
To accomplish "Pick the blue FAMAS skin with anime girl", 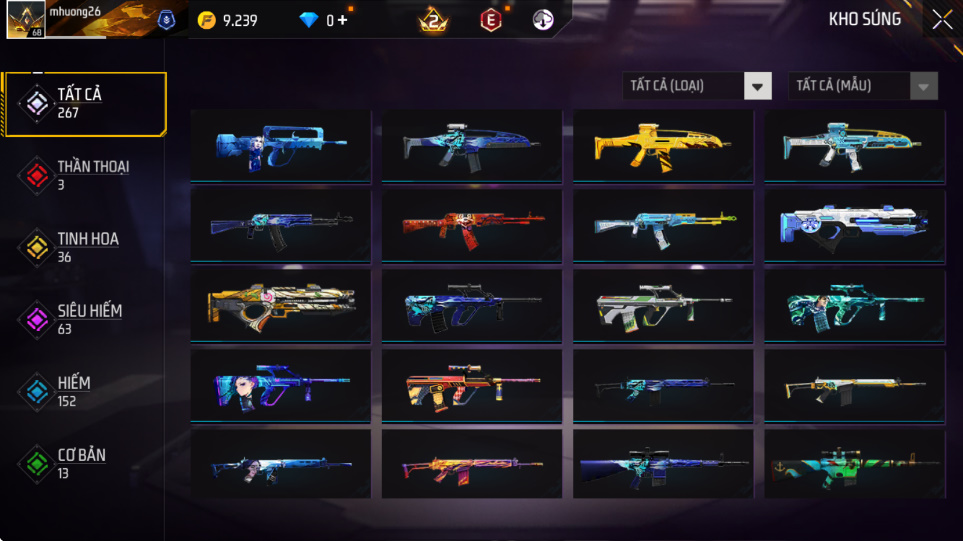I will pos(280,145).
